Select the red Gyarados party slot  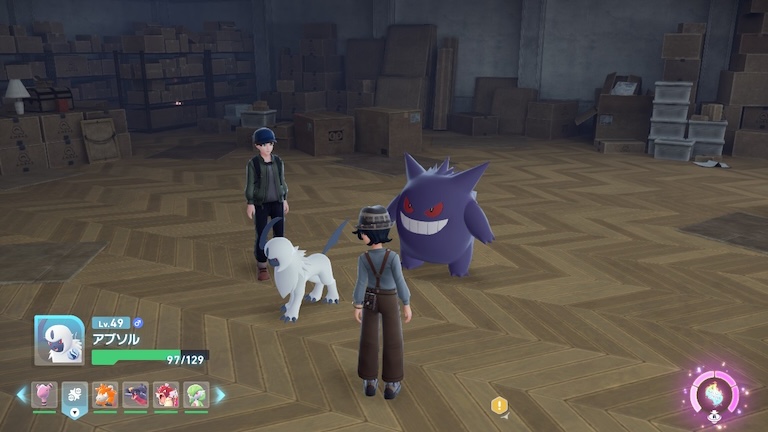(166, 395)
